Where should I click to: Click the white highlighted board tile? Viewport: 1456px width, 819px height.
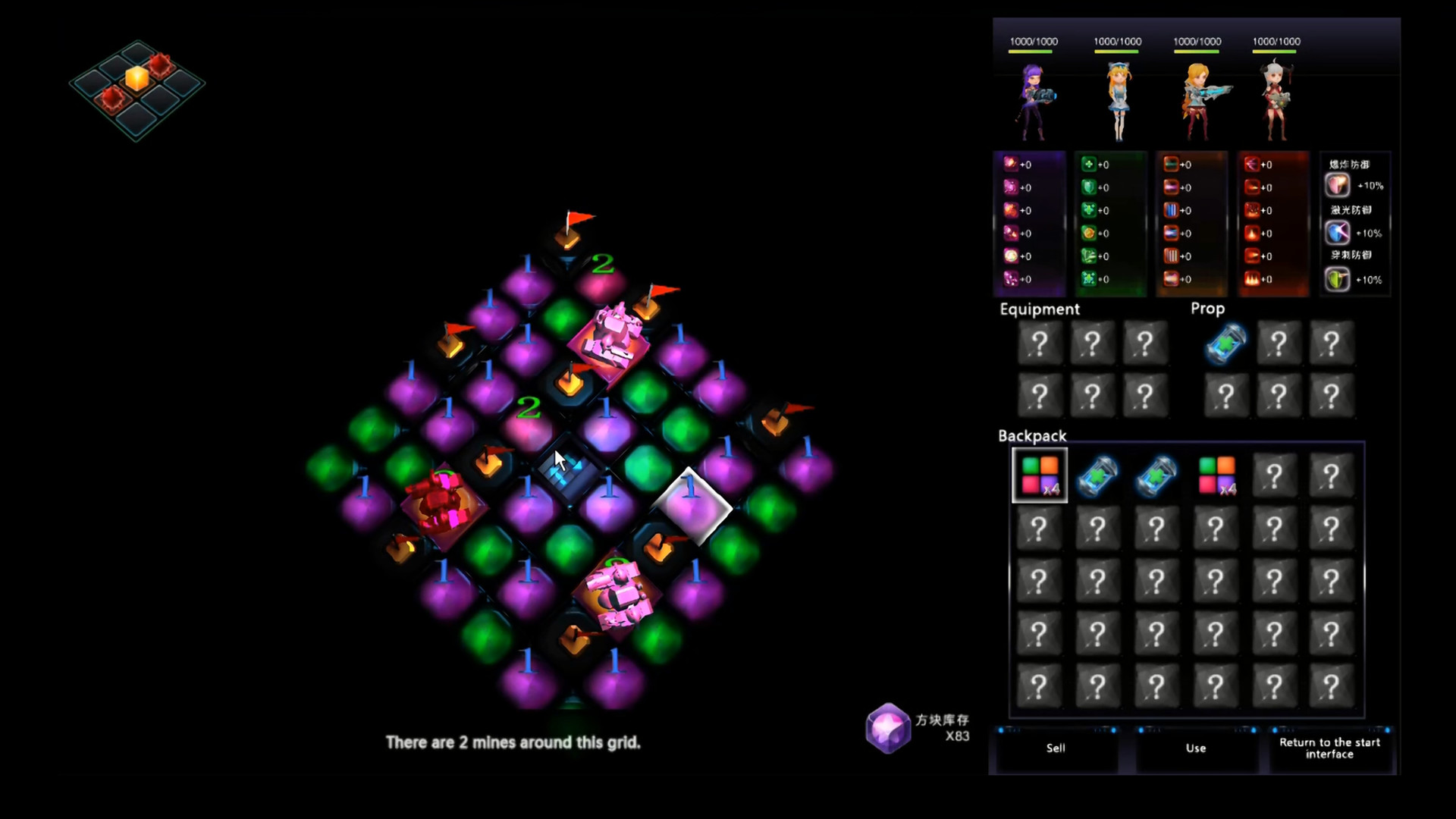click(x=692, y=507)
